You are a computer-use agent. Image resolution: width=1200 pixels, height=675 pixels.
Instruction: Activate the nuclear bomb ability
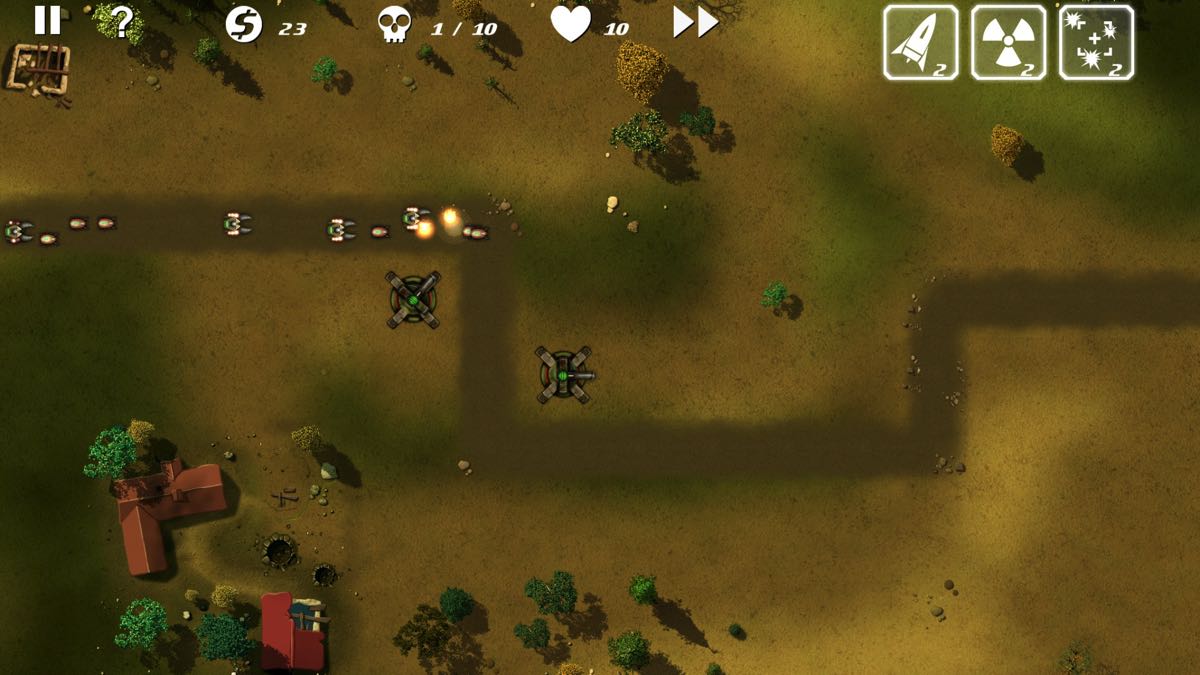(x=1008, y=42)
